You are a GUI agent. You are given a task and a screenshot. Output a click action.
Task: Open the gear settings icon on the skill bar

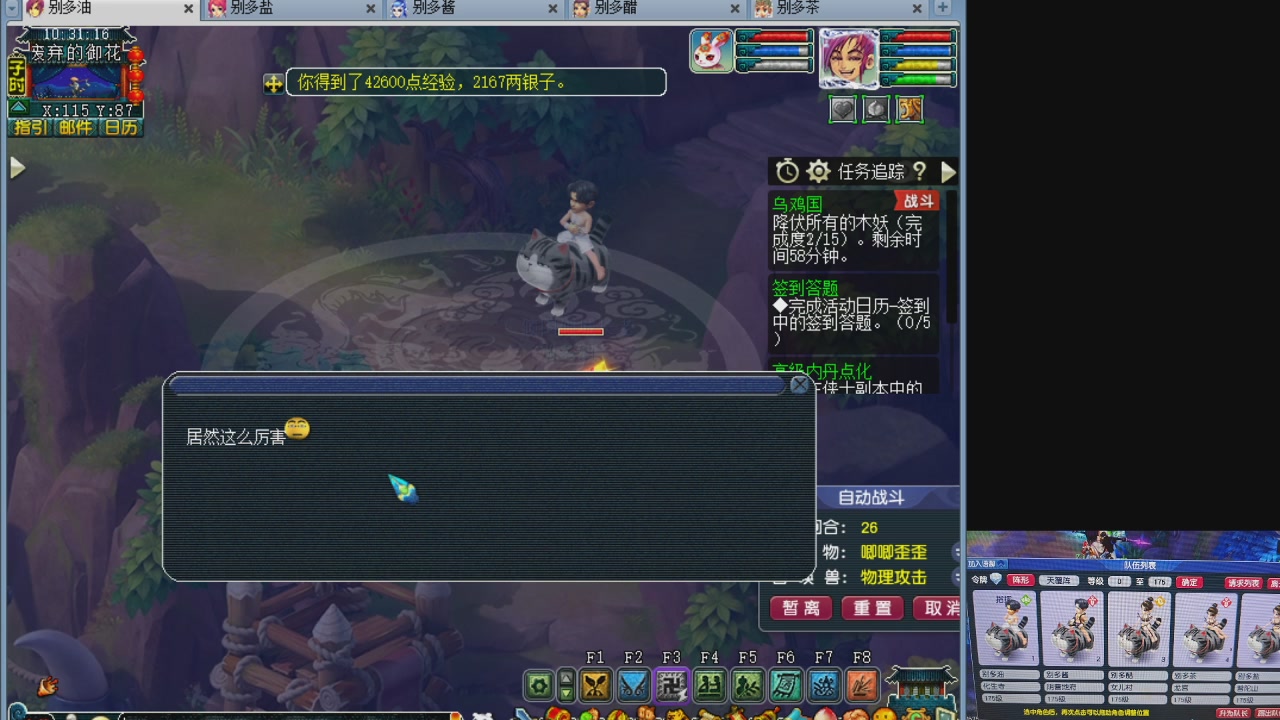(537, 687)
